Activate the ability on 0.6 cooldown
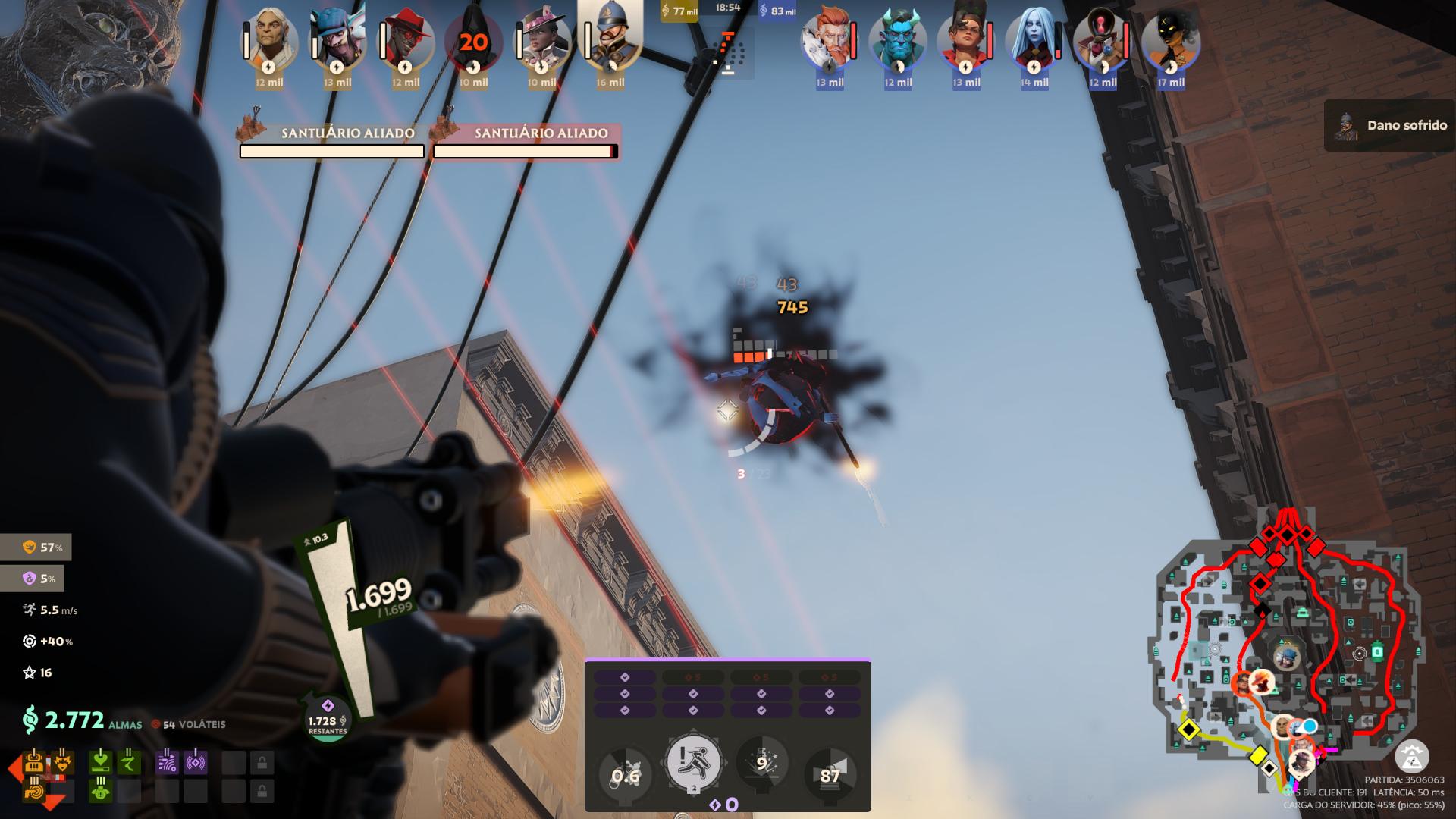This screenshot has width=1456, height=819. point(626,775)
